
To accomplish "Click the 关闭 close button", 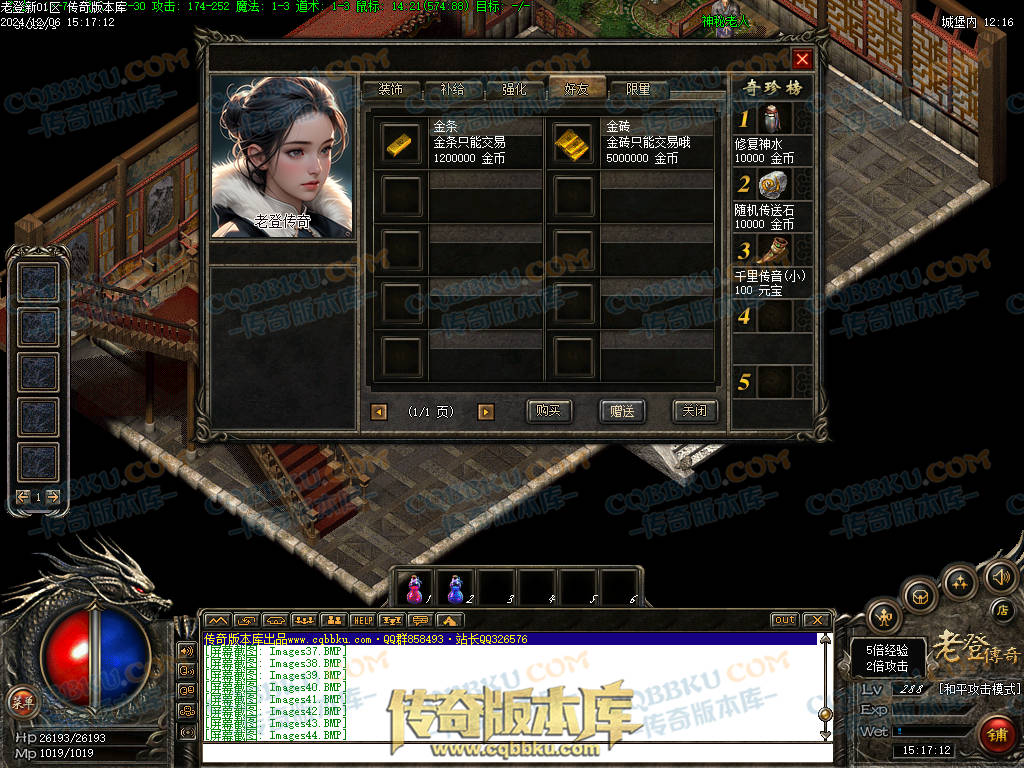I will coord(694,411).
